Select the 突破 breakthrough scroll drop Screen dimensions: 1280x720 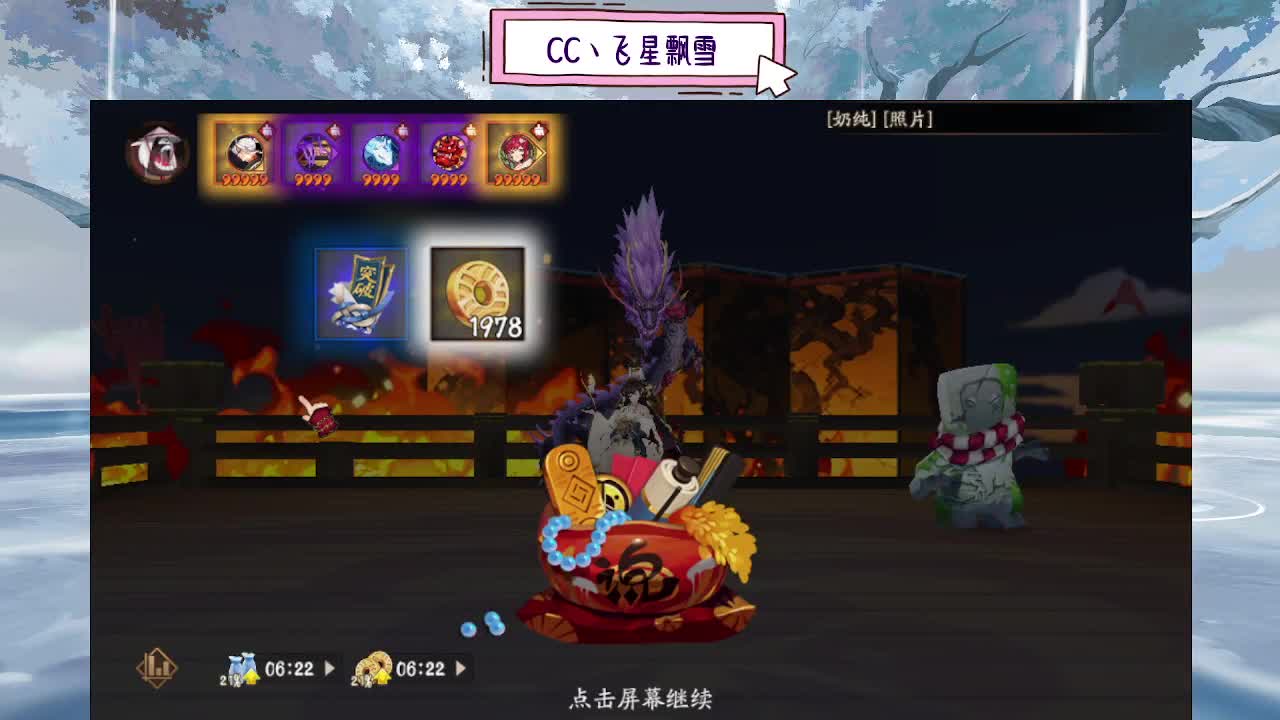[x=362, y=294]
